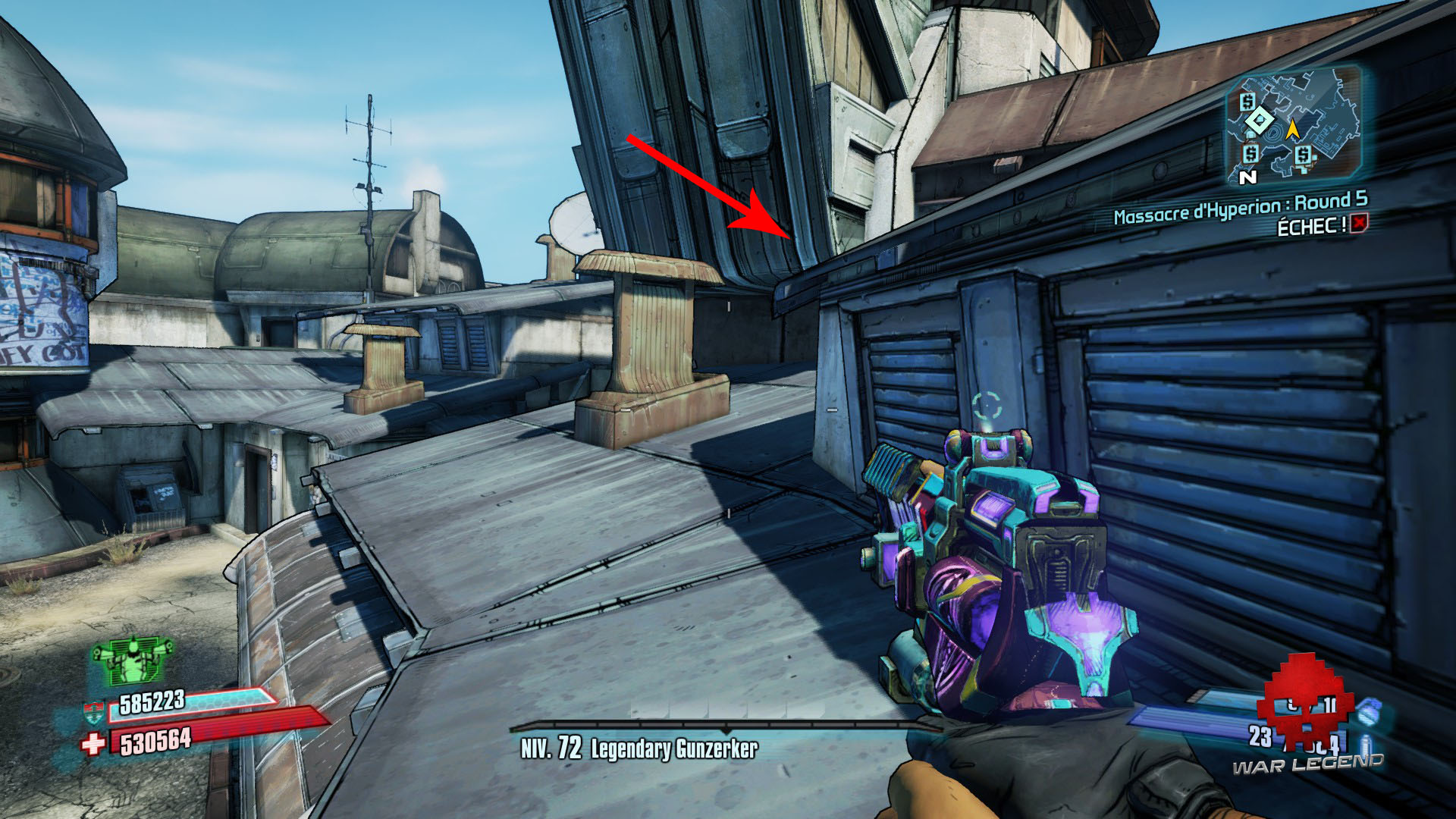Select the ÉCHEC status entry
This screenshot has width=1456, height=819.
coord(1312,224)
